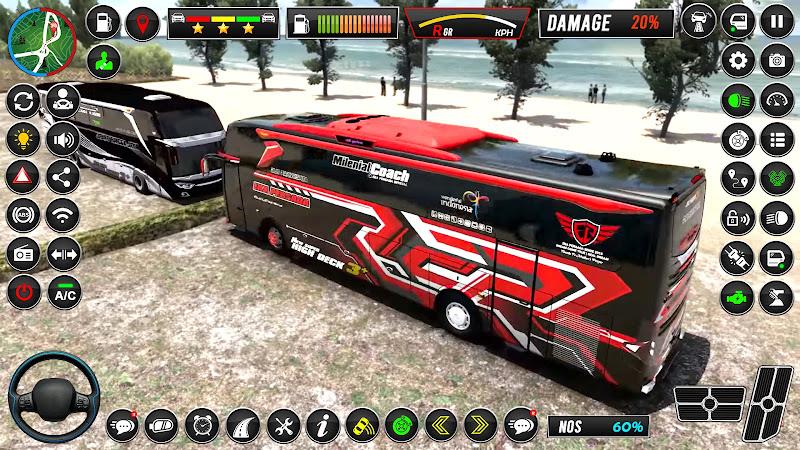
Task: Take a screenshot with the camera icon
Action: pyautogui.click(x=777, y=59)
